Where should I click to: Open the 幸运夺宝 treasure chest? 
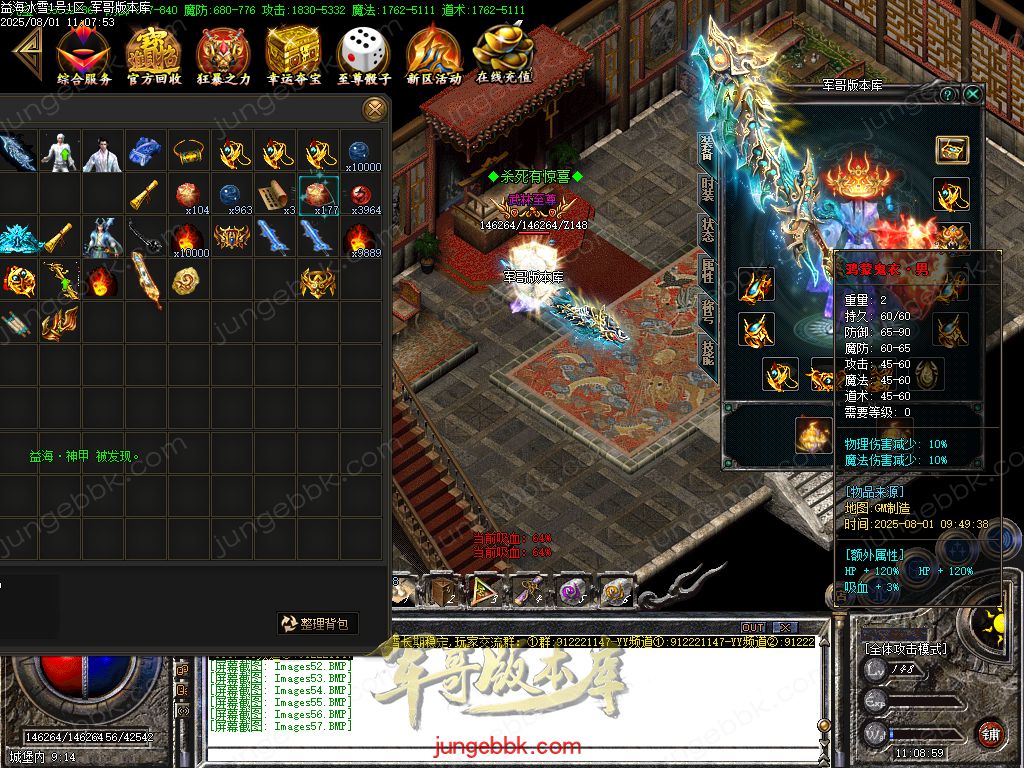294,54
